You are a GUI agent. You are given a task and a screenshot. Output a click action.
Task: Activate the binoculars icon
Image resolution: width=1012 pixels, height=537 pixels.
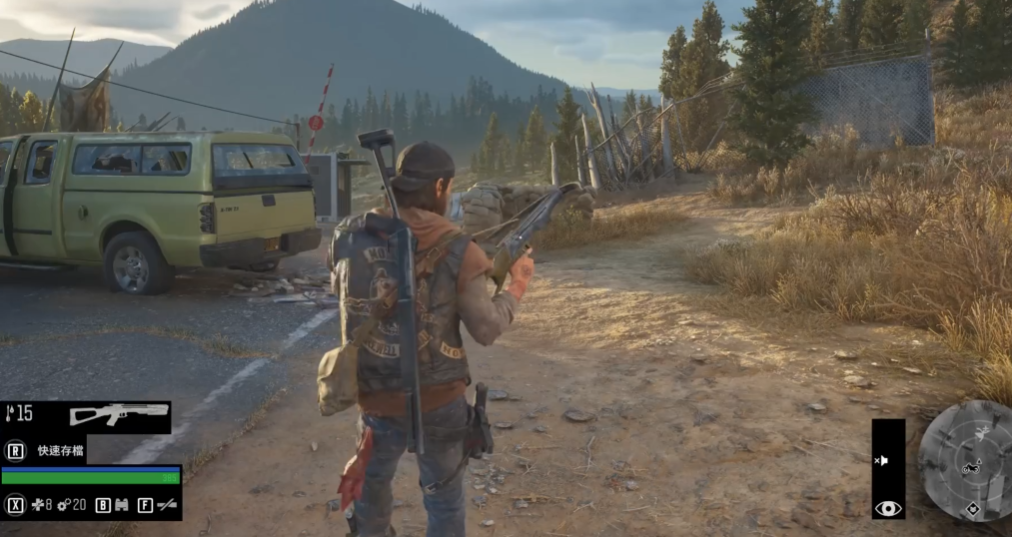pos(122,505)
